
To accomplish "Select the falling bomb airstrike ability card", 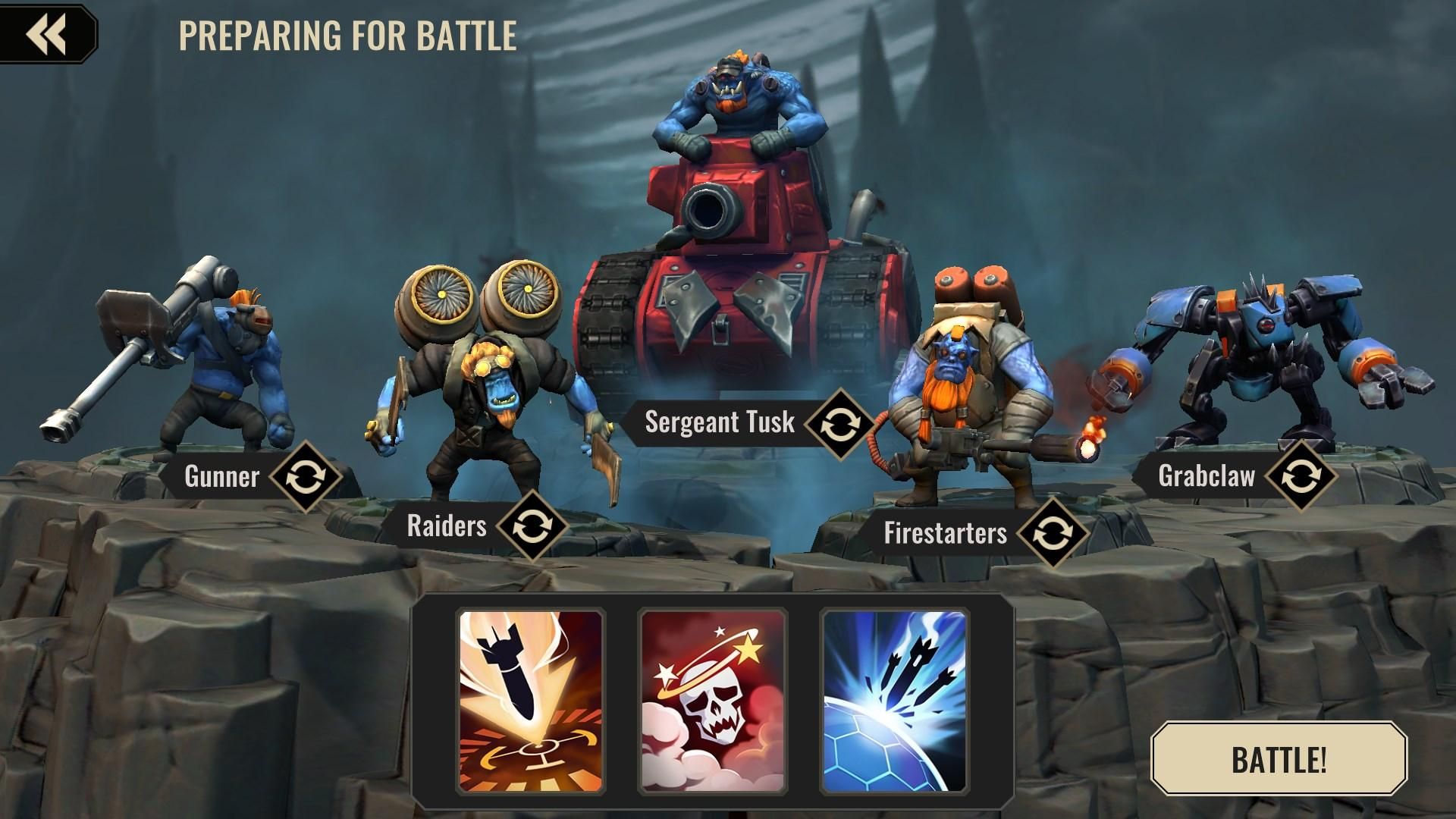I will [531, 701].
